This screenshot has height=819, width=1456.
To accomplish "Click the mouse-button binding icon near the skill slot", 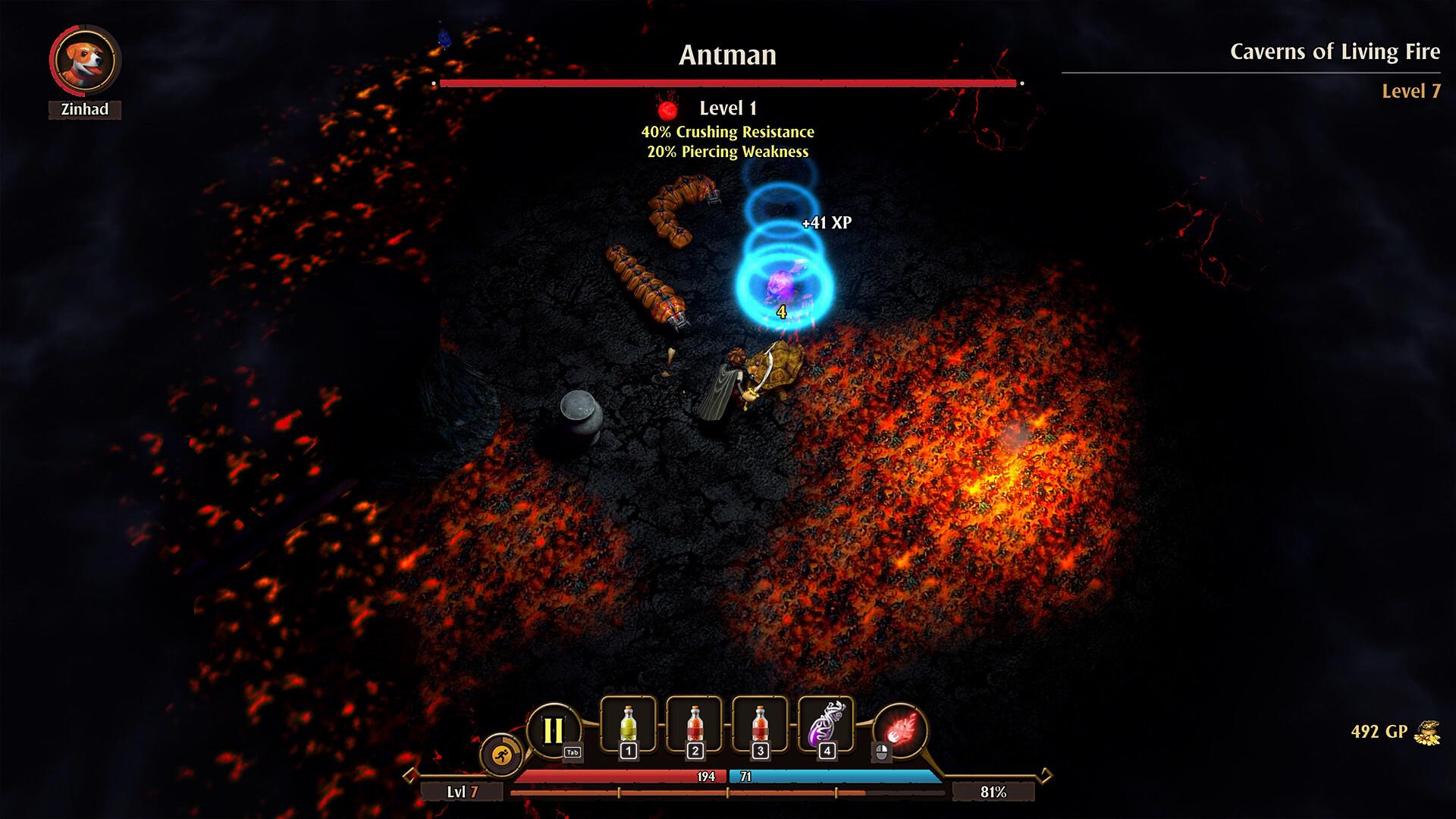I will (882, 752).
